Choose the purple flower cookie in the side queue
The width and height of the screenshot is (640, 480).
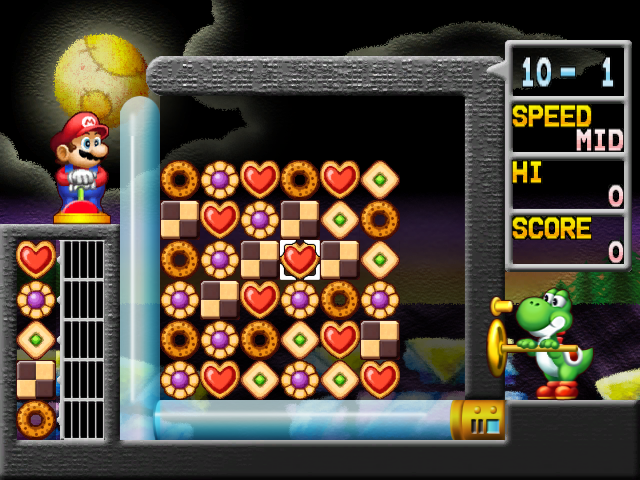[36, 299]
